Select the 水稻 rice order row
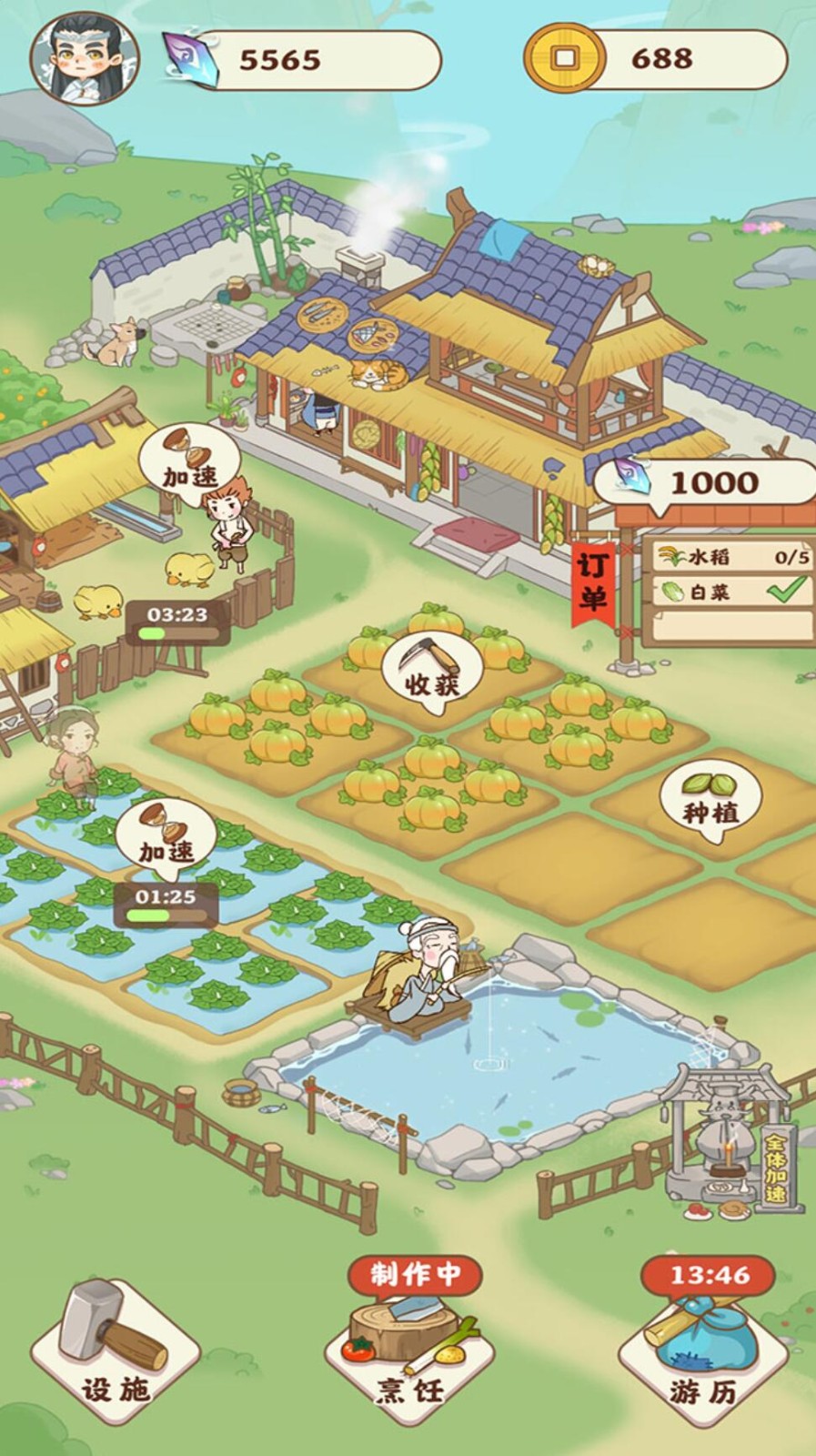 (733, 557)
